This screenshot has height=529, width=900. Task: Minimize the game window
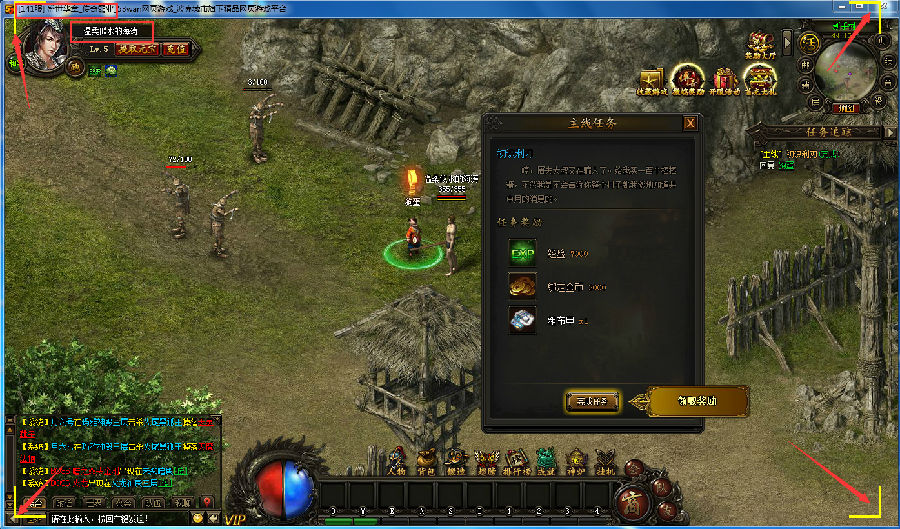tap(843, 6)
